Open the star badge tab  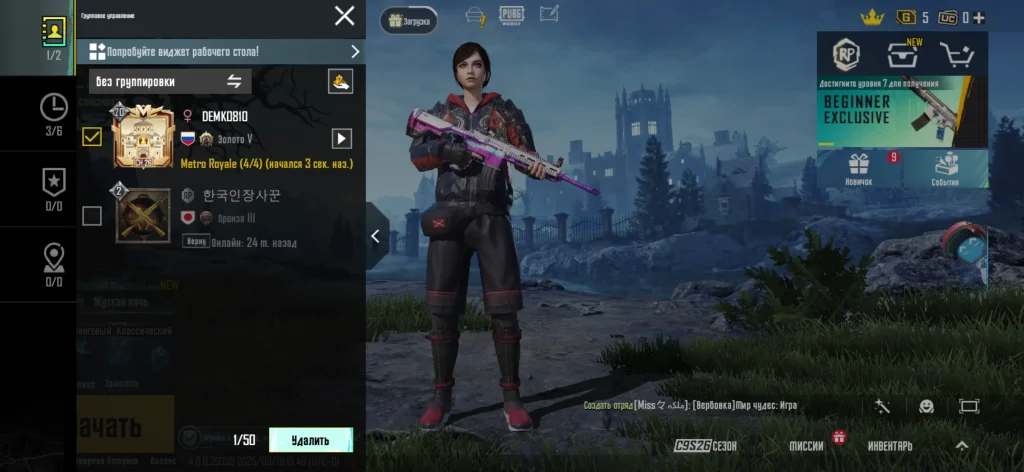[x=53, y=188]
